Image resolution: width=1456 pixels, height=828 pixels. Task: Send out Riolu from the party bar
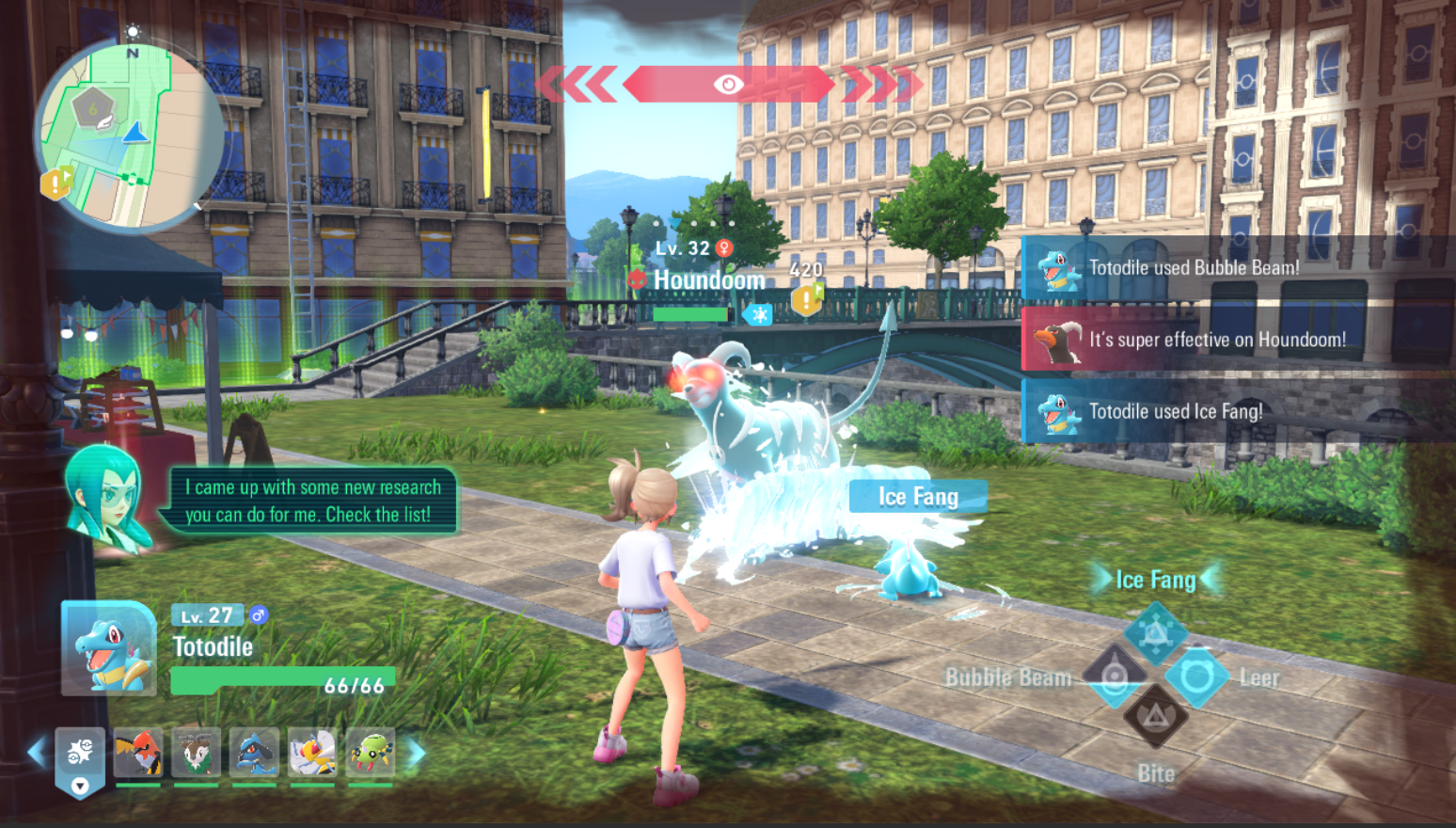click(x=254, y=753)
